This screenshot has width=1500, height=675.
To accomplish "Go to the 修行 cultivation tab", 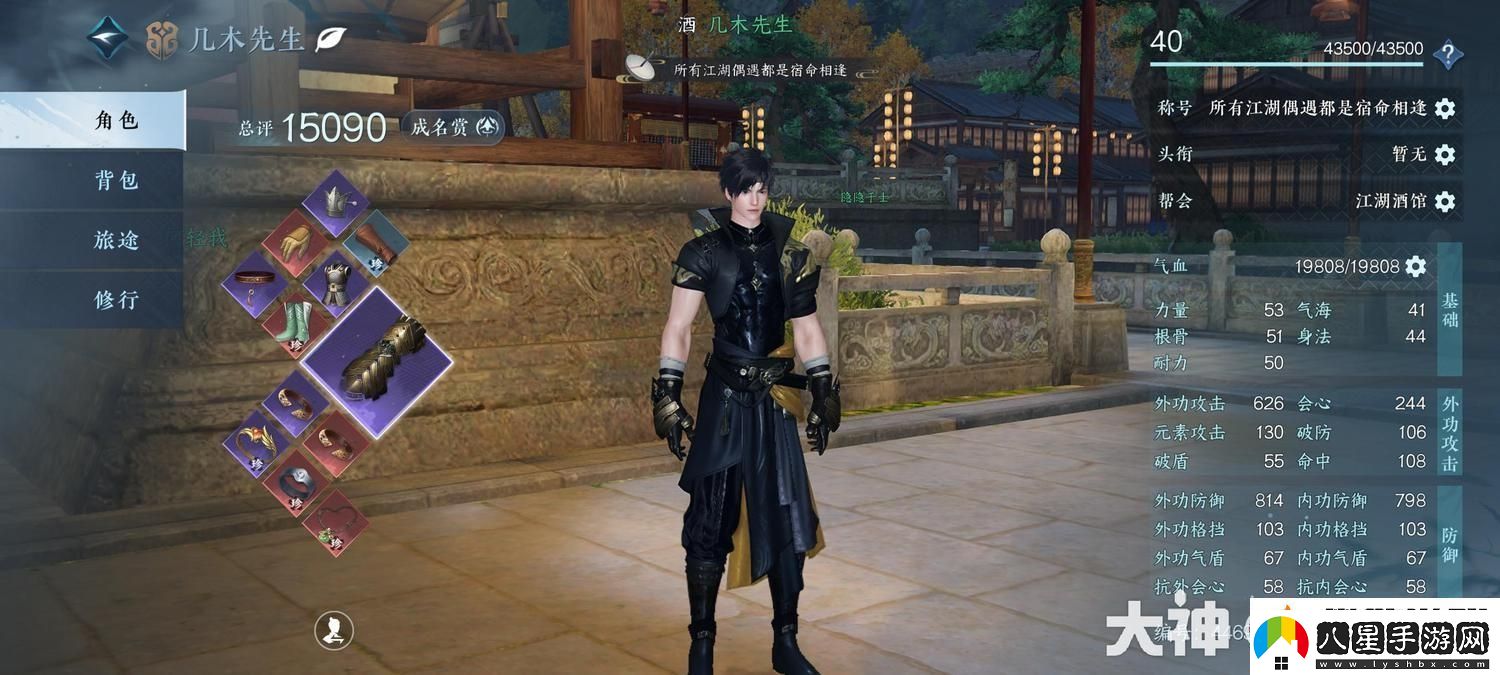I will pyautogui.click(x=115, y=300).
